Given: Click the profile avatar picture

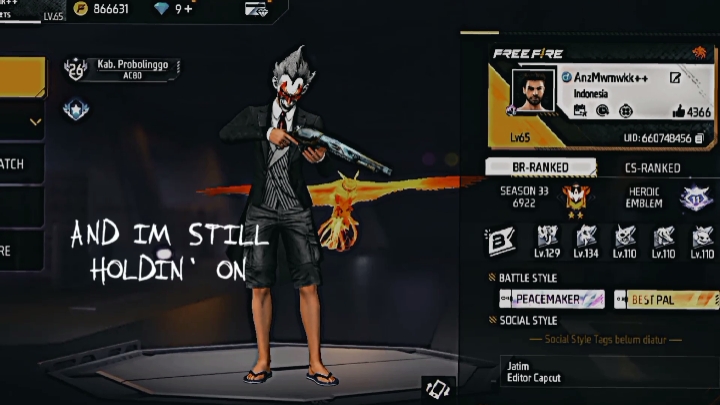Looking at the screenshot, I should tap(532, 92).
